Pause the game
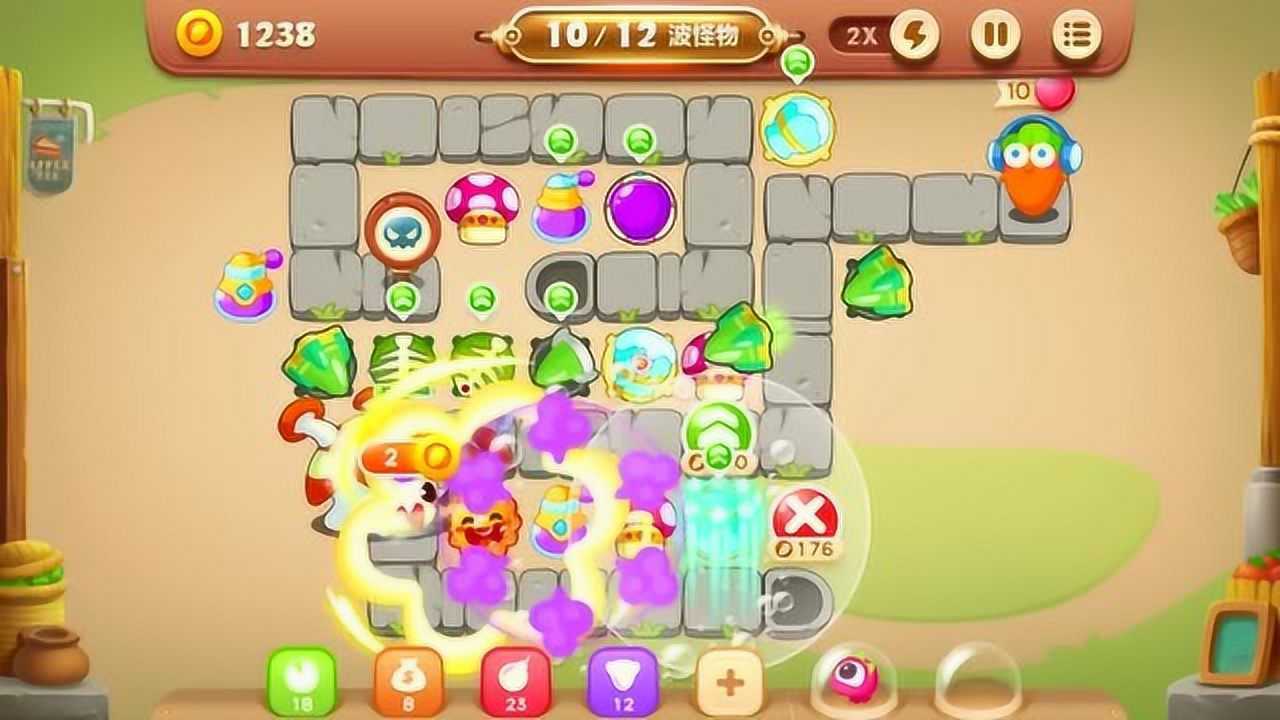The height and width of the screenshot is (720, 1280). point(995,36)
